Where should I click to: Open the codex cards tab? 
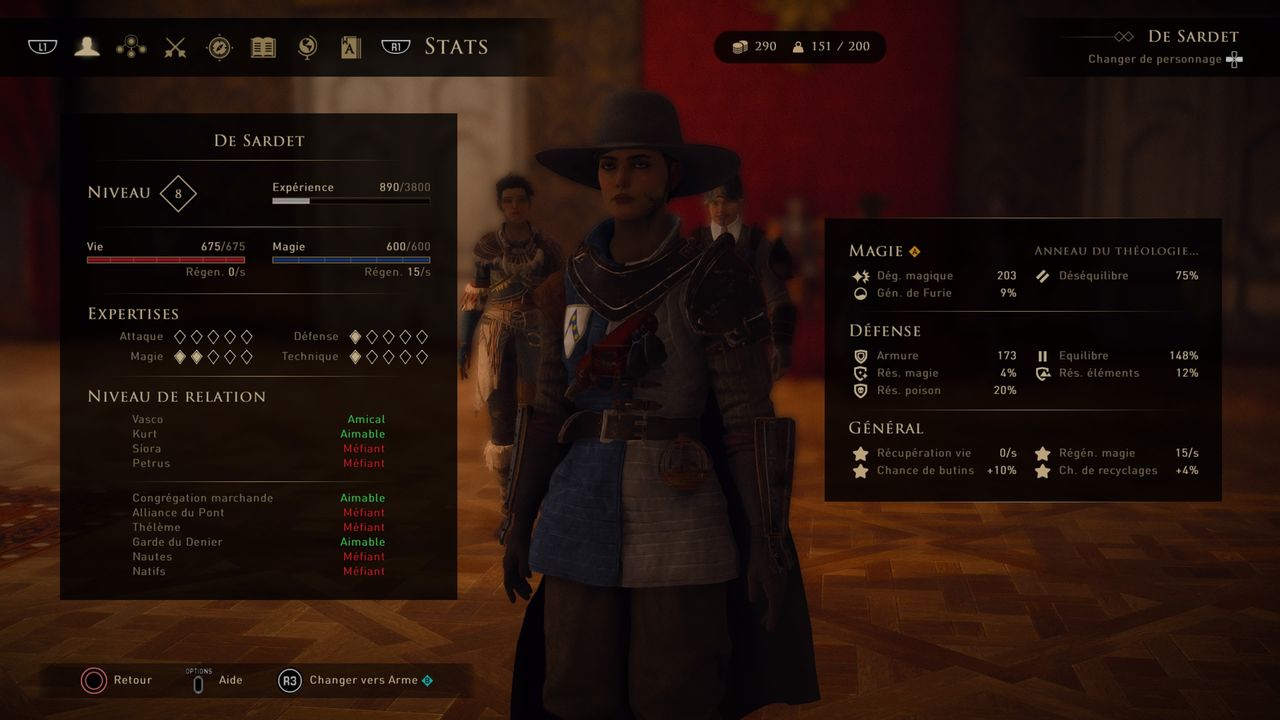pyautogui.click(x=351, y=47)
